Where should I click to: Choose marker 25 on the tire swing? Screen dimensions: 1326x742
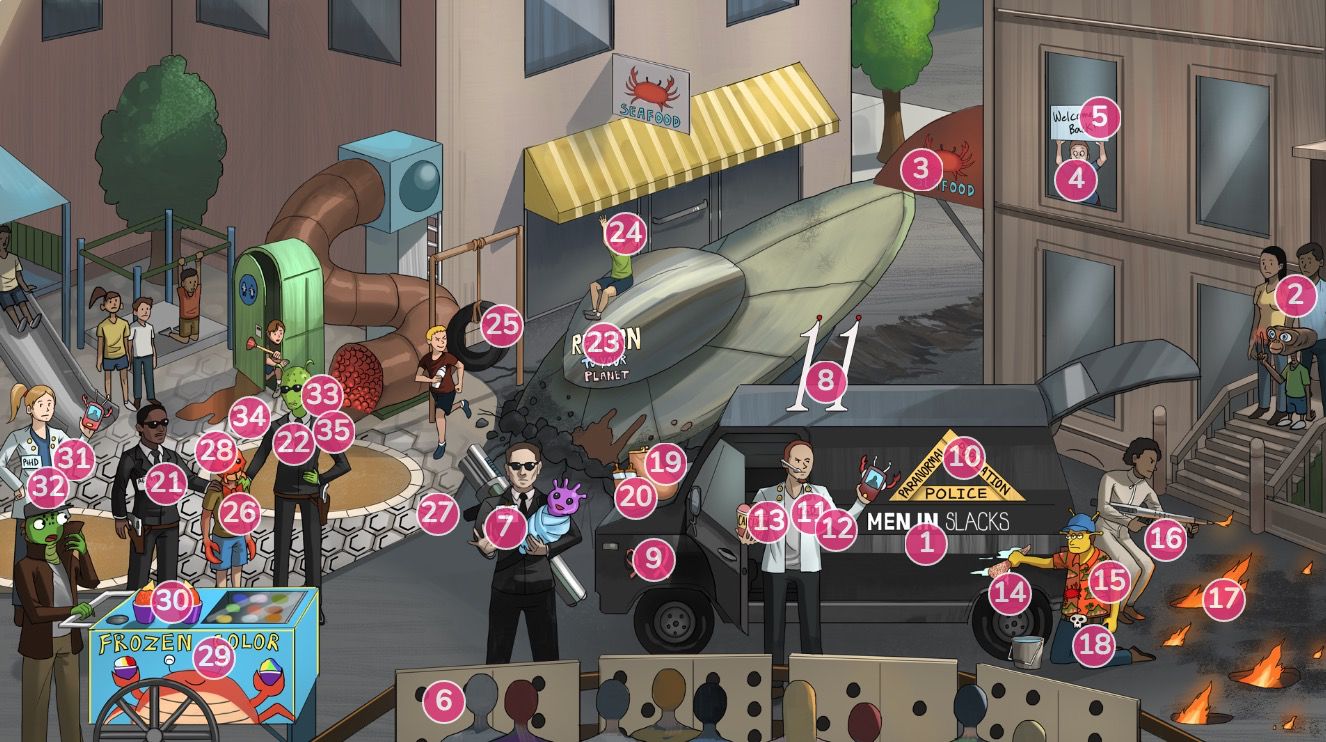pyautogui.click(x=503, y=324)
